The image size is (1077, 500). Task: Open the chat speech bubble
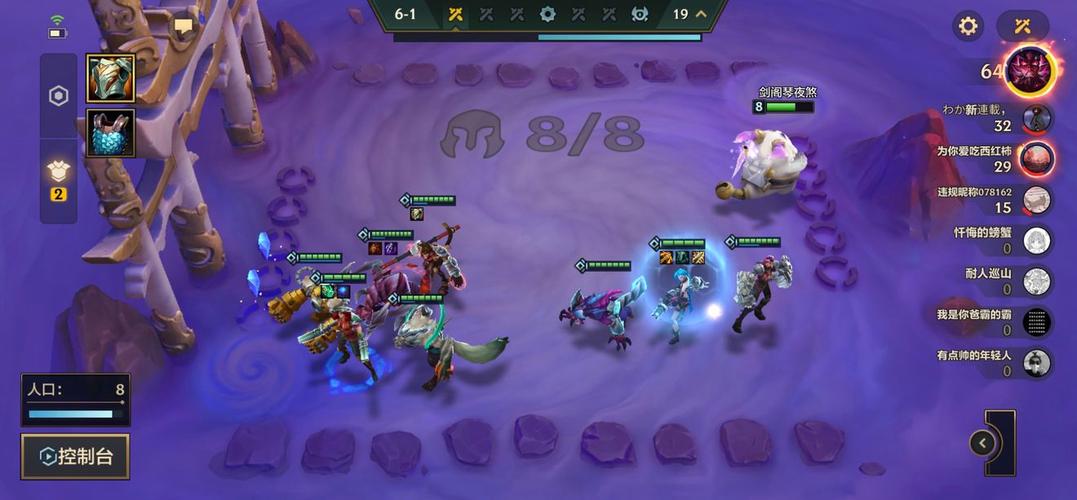click(184, 27)
